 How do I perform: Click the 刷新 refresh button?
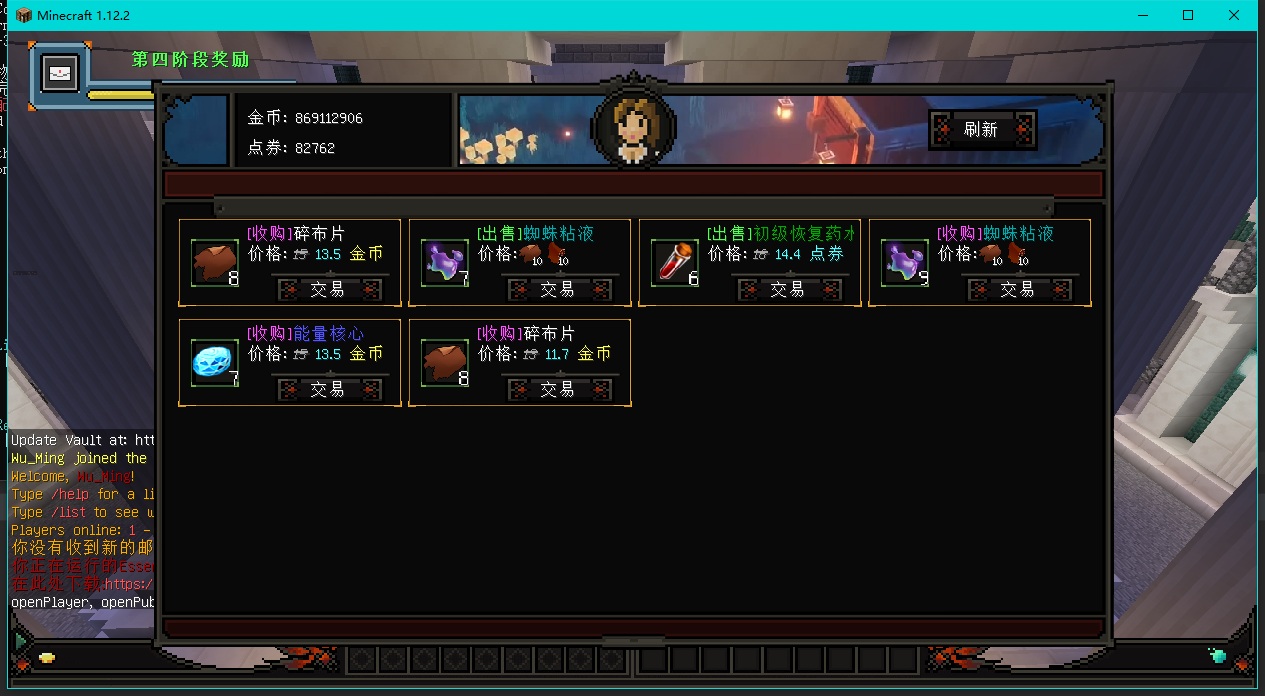tap(981, 130)
